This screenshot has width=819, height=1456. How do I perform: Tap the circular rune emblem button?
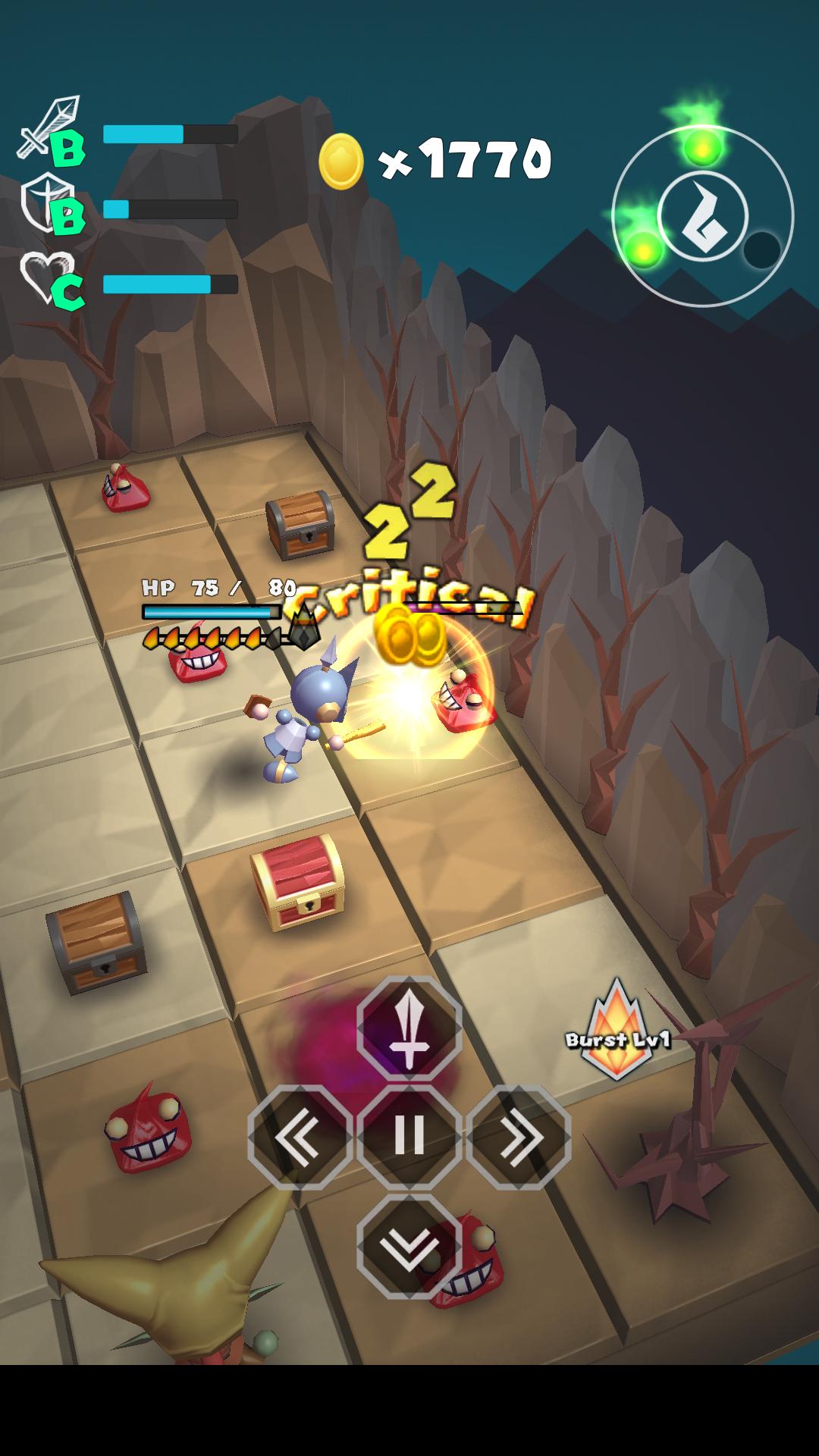pos(703,216)
